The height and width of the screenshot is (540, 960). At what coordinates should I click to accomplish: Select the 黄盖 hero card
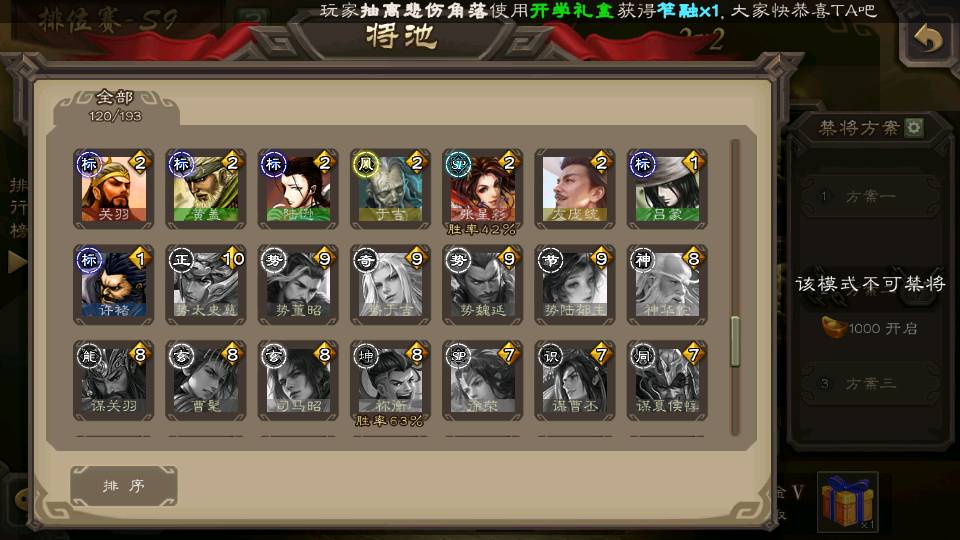click(x=205, y=188)
